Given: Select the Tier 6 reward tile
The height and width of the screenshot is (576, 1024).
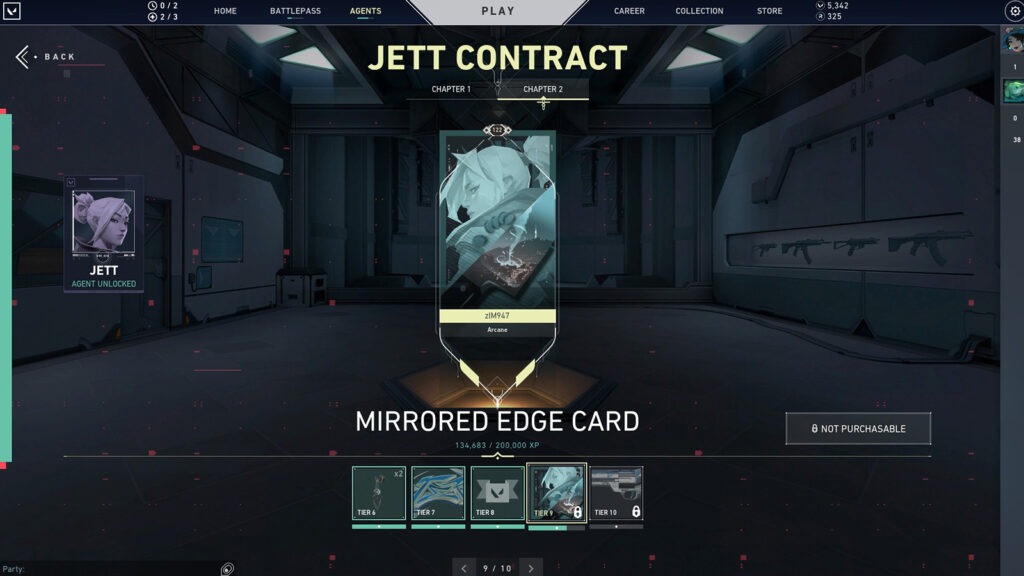Looking at the screenshot, I should pos(379,493).
